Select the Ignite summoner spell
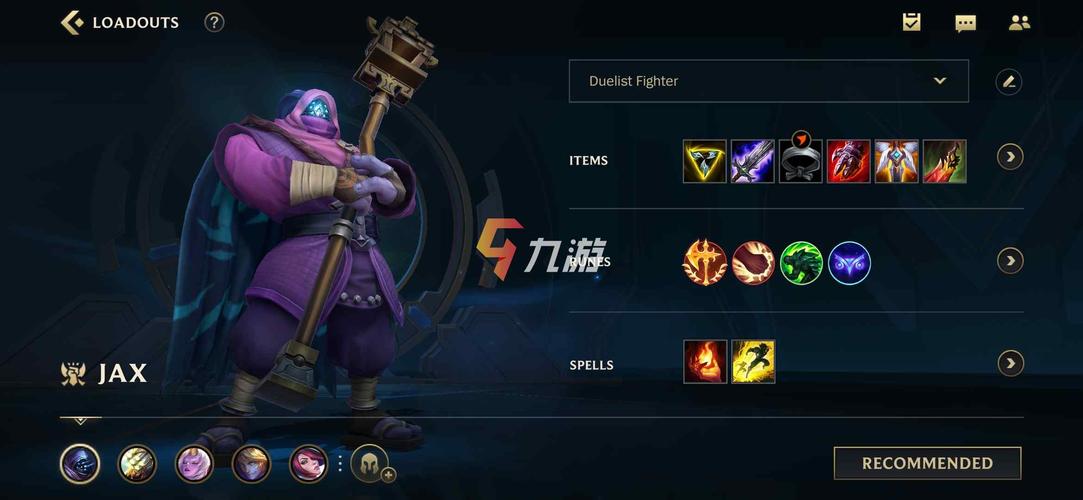This screenshot has height=500, width=1083. point(704,362)
